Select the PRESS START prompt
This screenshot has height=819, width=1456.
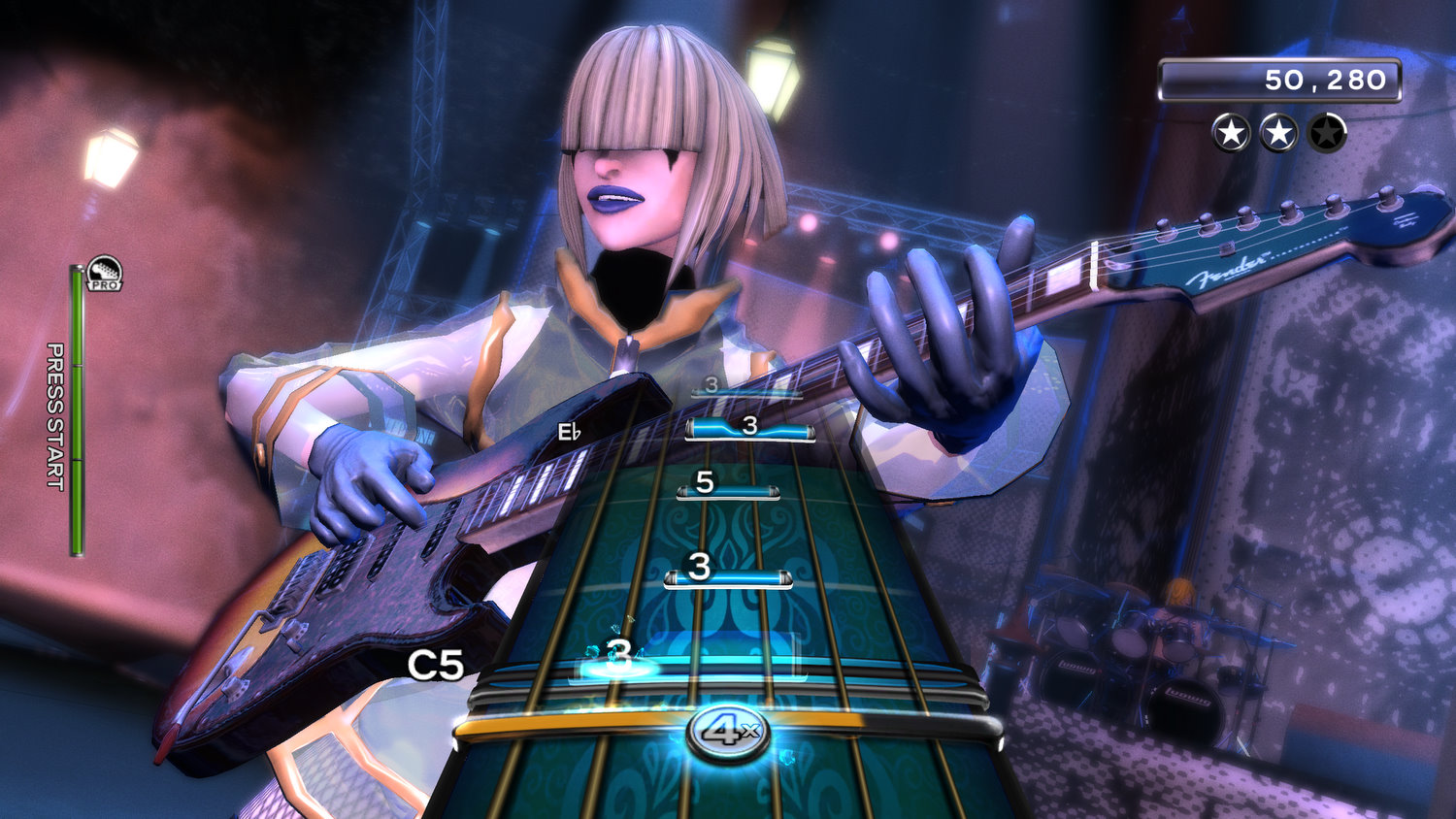[55, 417]
